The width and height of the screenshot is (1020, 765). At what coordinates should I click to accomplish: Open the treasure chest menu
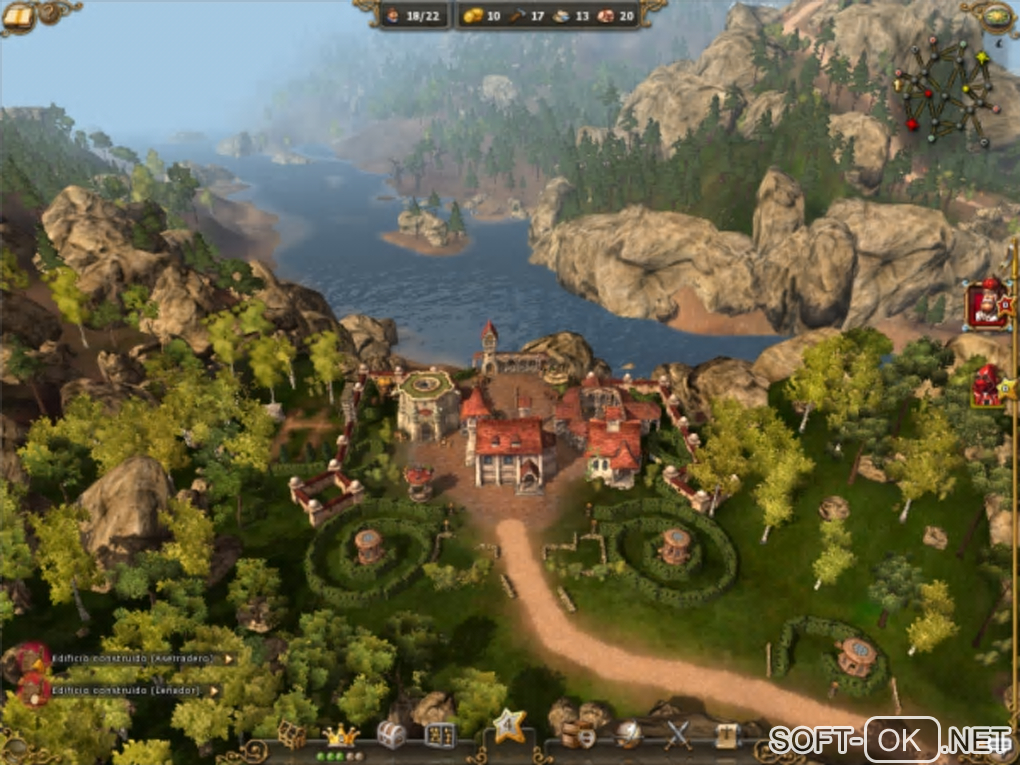click(x=391, y=735)
